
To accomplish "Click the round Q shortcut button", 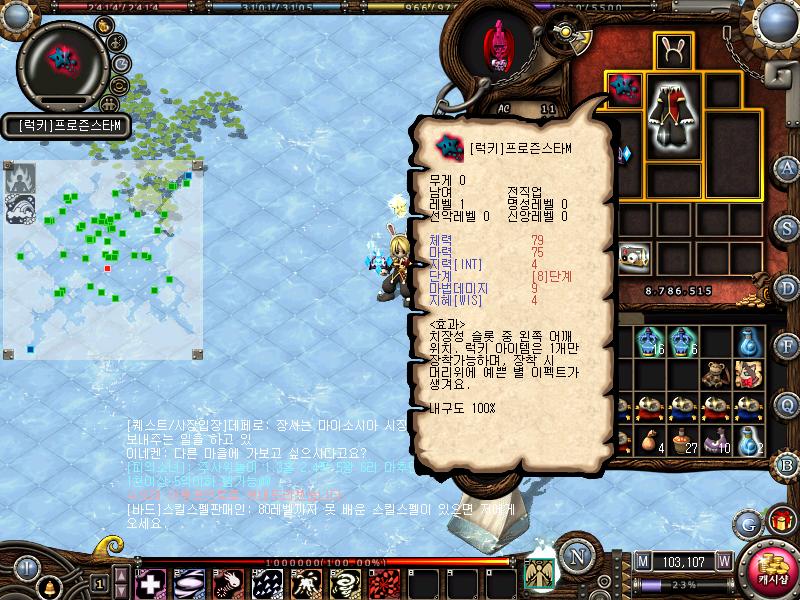I will click(787, 405).
